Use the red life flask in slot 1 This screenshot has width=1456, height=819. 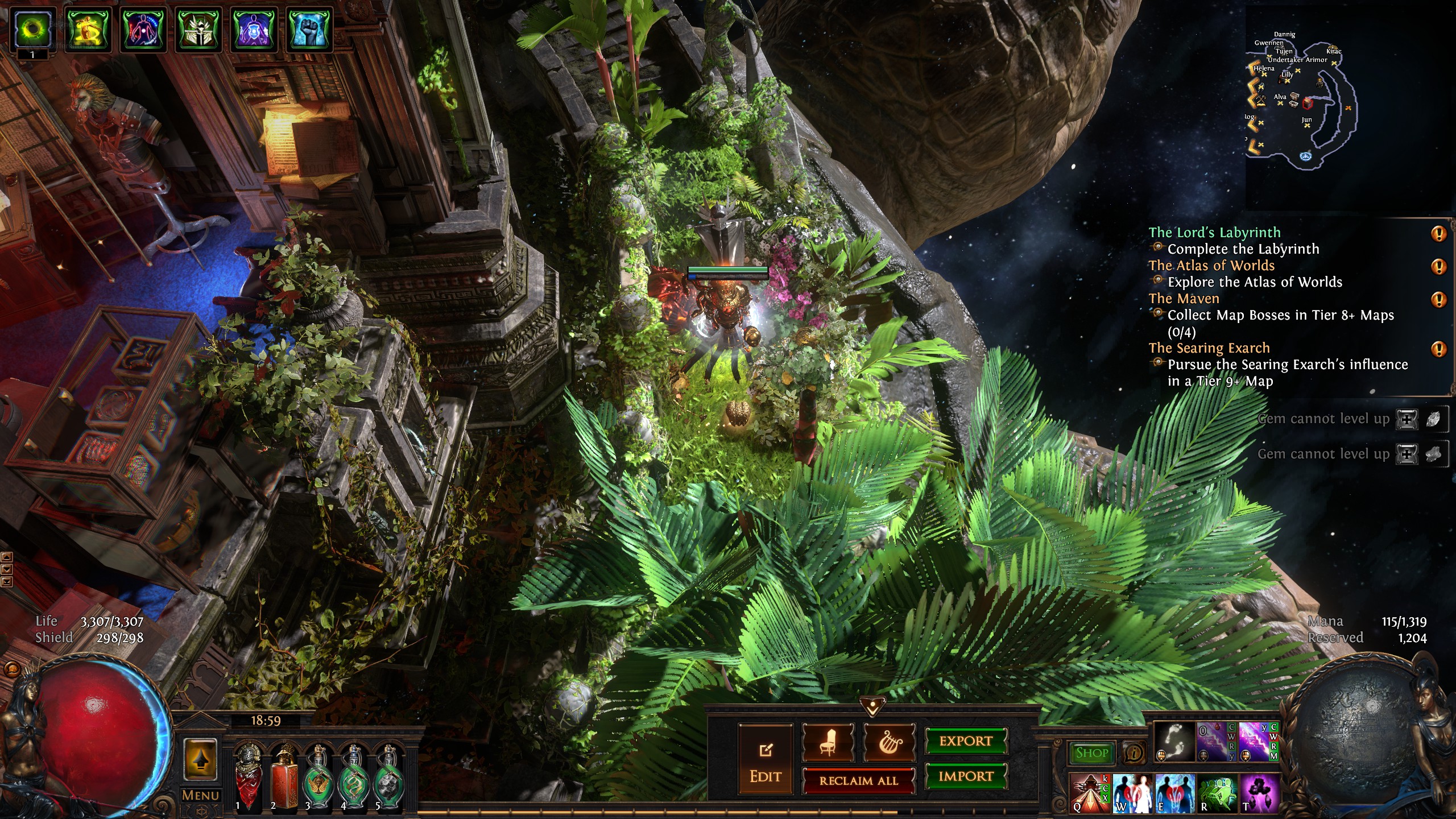click(249, 775)
